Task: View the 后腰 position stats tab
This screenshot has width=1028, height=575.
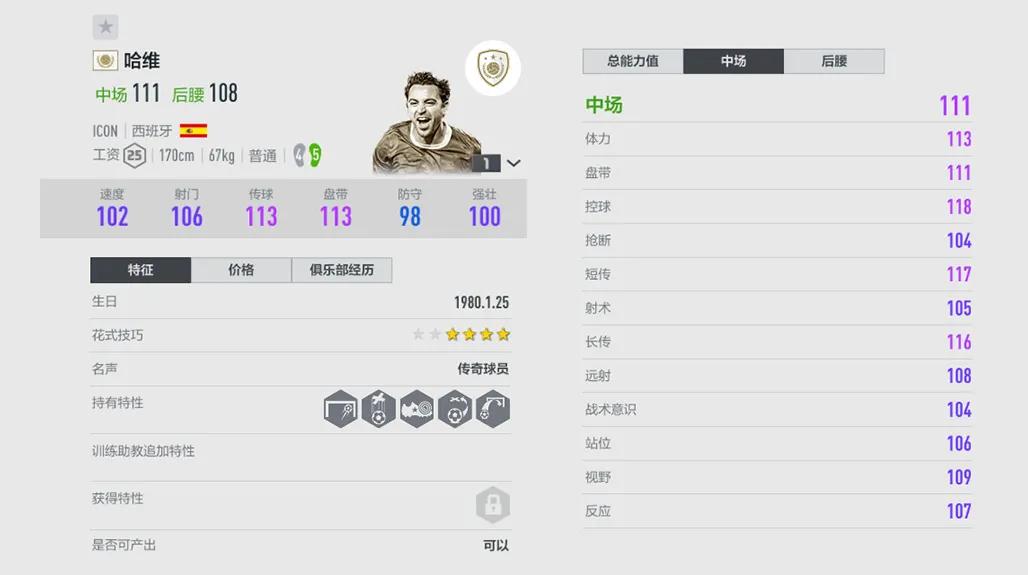Action: 834,61
